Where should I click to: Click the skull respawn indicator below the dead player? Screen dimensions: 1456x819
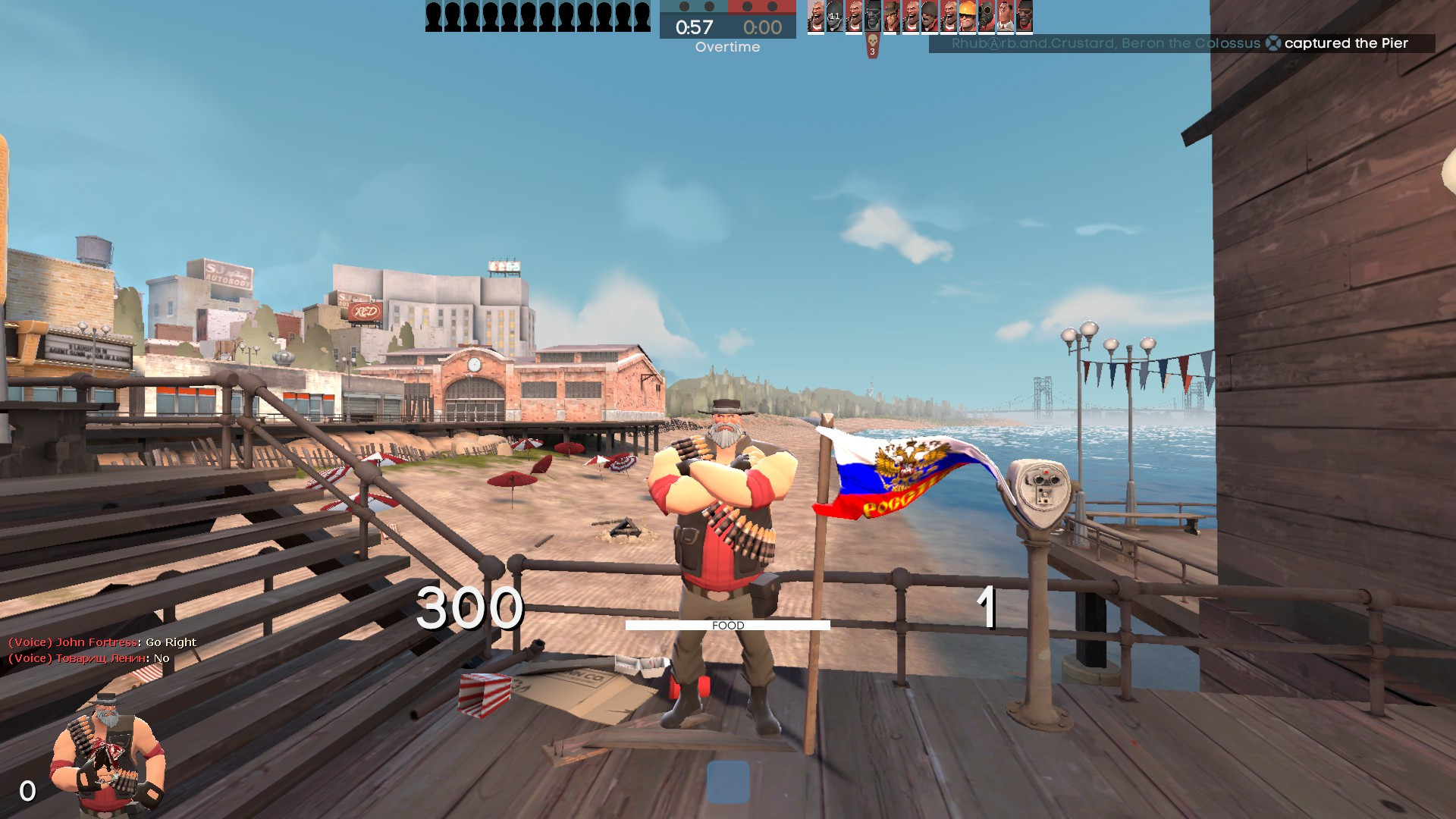[x=873, y=43]
